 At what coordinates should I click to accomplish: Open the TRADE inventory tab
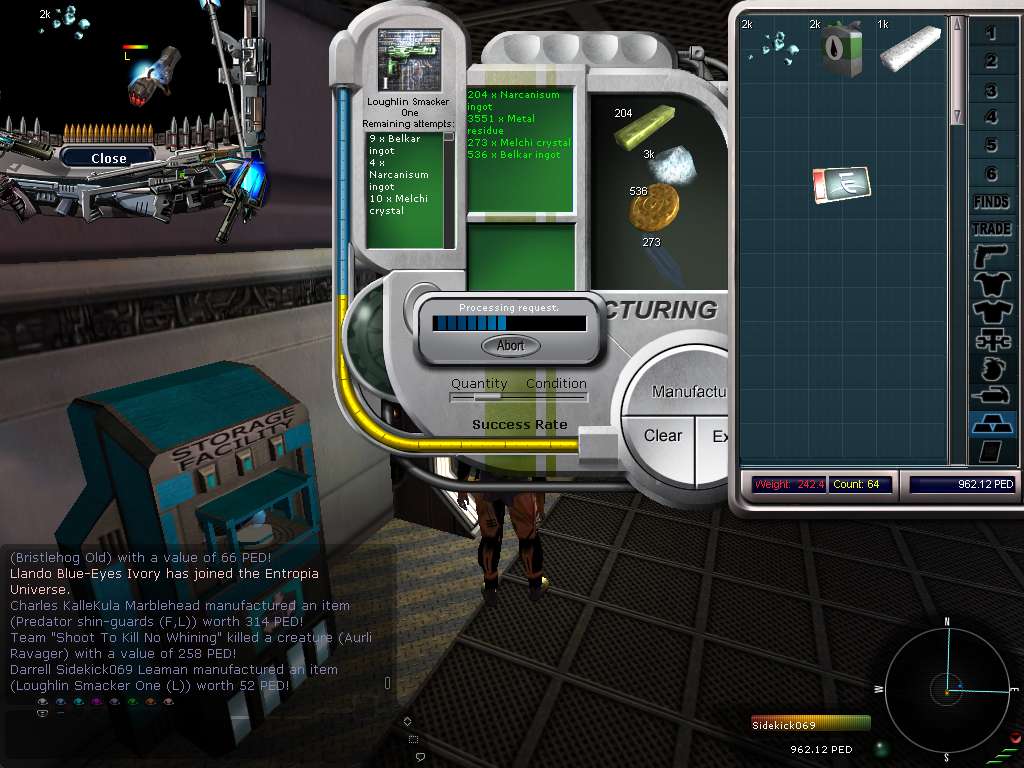tap(991, 229)
